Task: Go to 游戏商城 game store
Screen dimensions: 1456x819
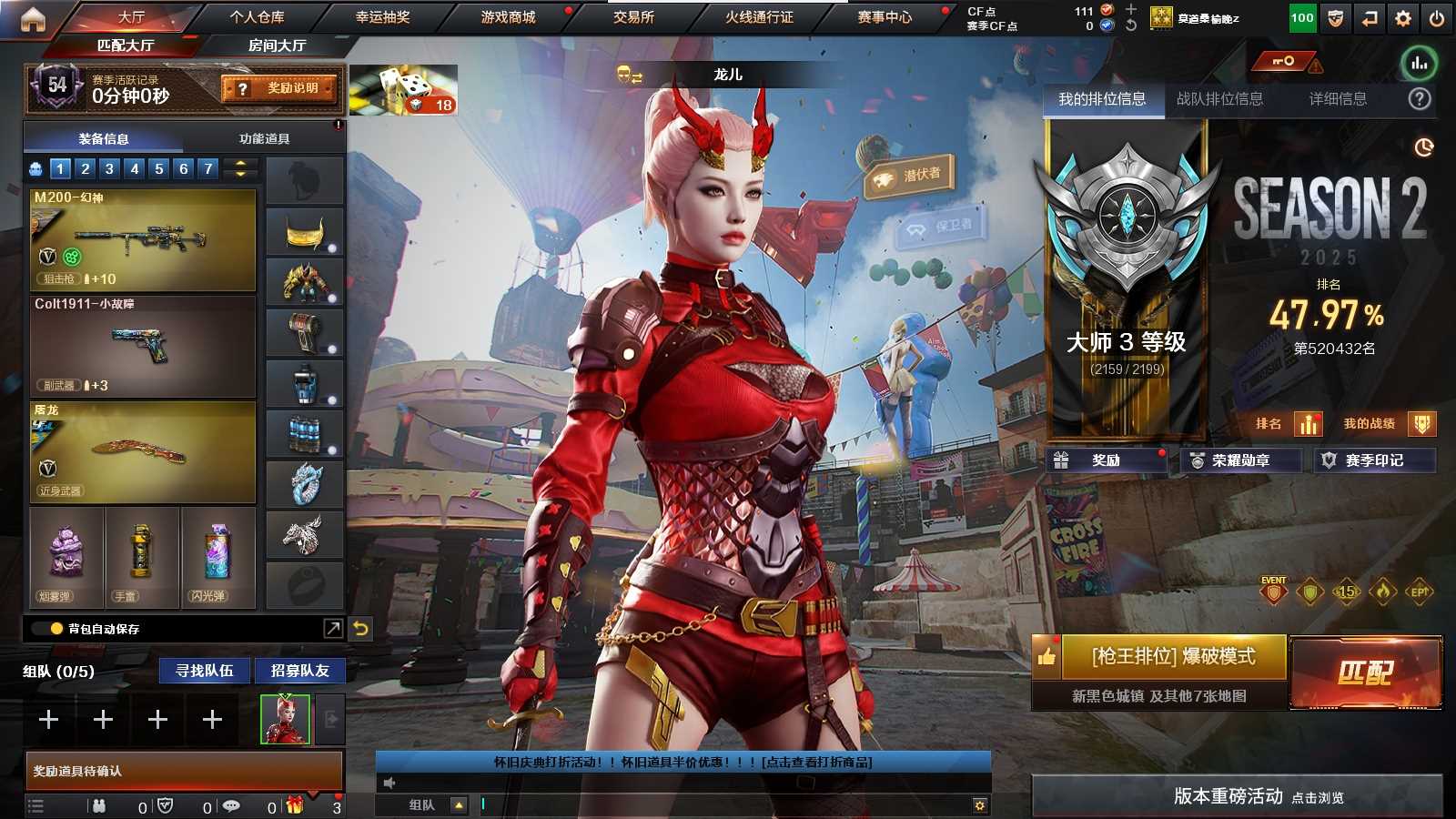Action: point(508,16)
